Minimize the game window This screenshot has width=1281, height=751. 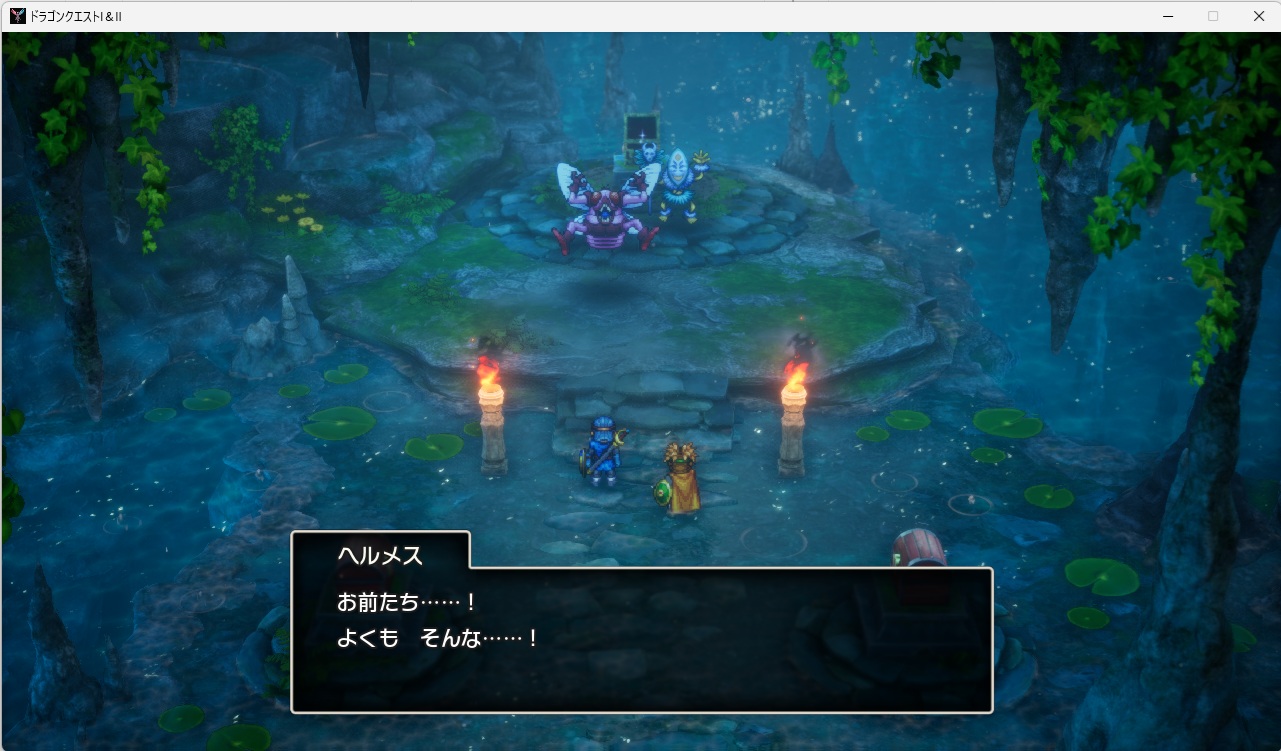(x=1168, y=16)
